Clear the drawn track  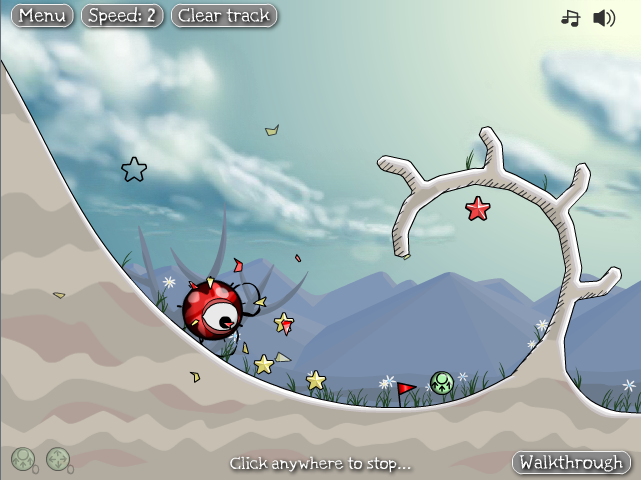[224, 16]
